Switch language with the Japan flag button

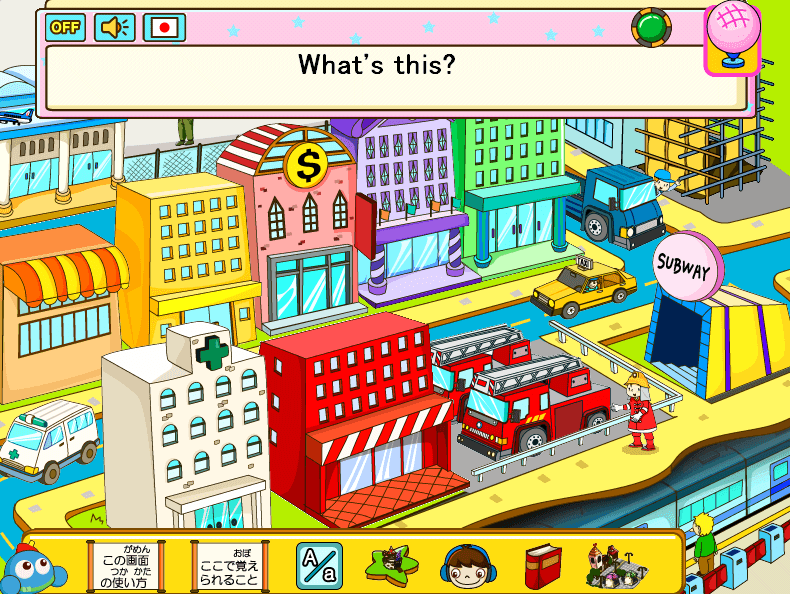(x=165, y=27)
